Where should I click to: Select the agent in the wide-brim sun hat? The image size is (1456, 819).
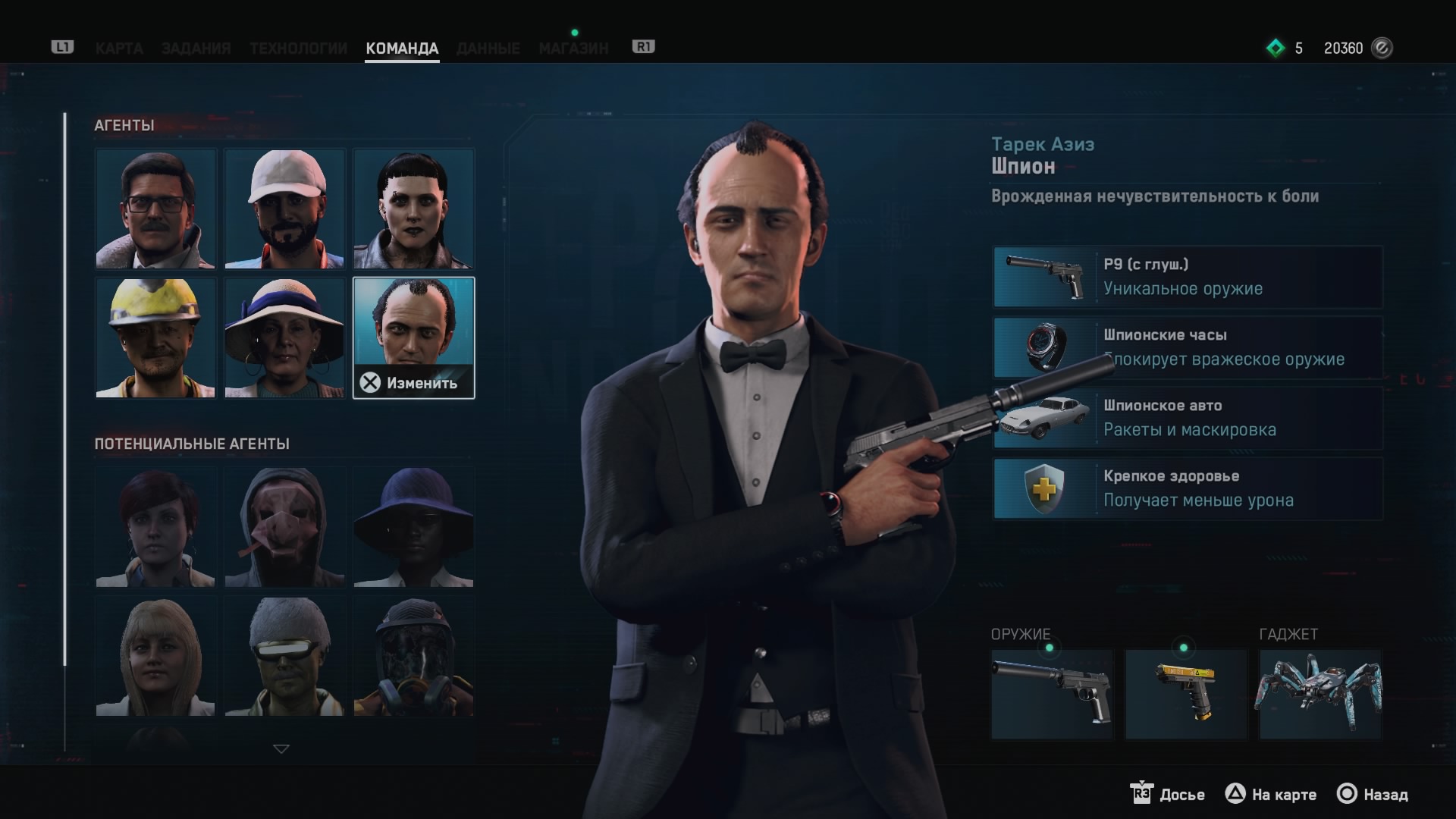284,338
